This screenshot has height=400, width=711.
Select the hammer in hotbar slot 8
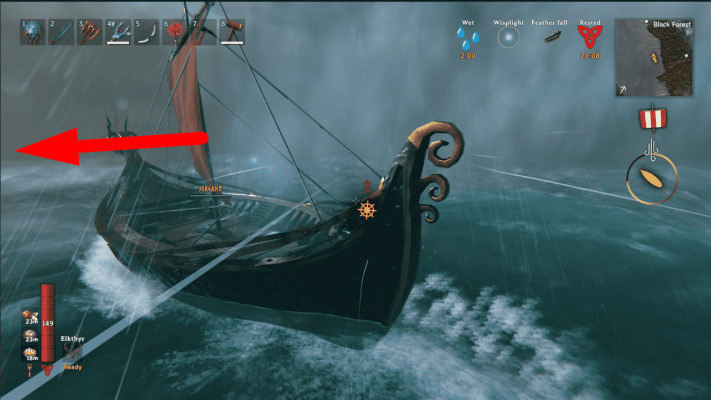(x=234, y=31)
